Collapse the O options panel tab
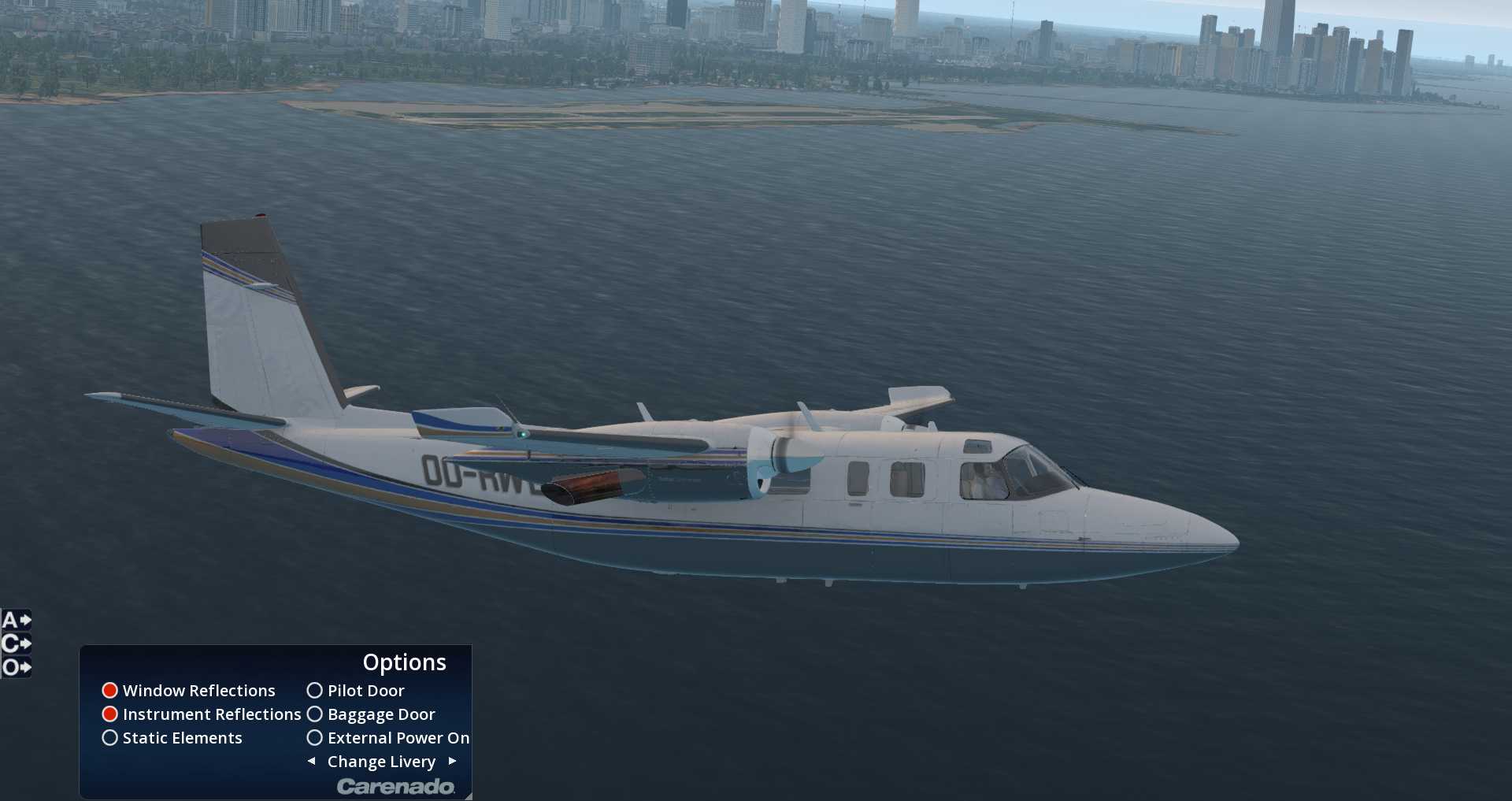 [16, 668]
